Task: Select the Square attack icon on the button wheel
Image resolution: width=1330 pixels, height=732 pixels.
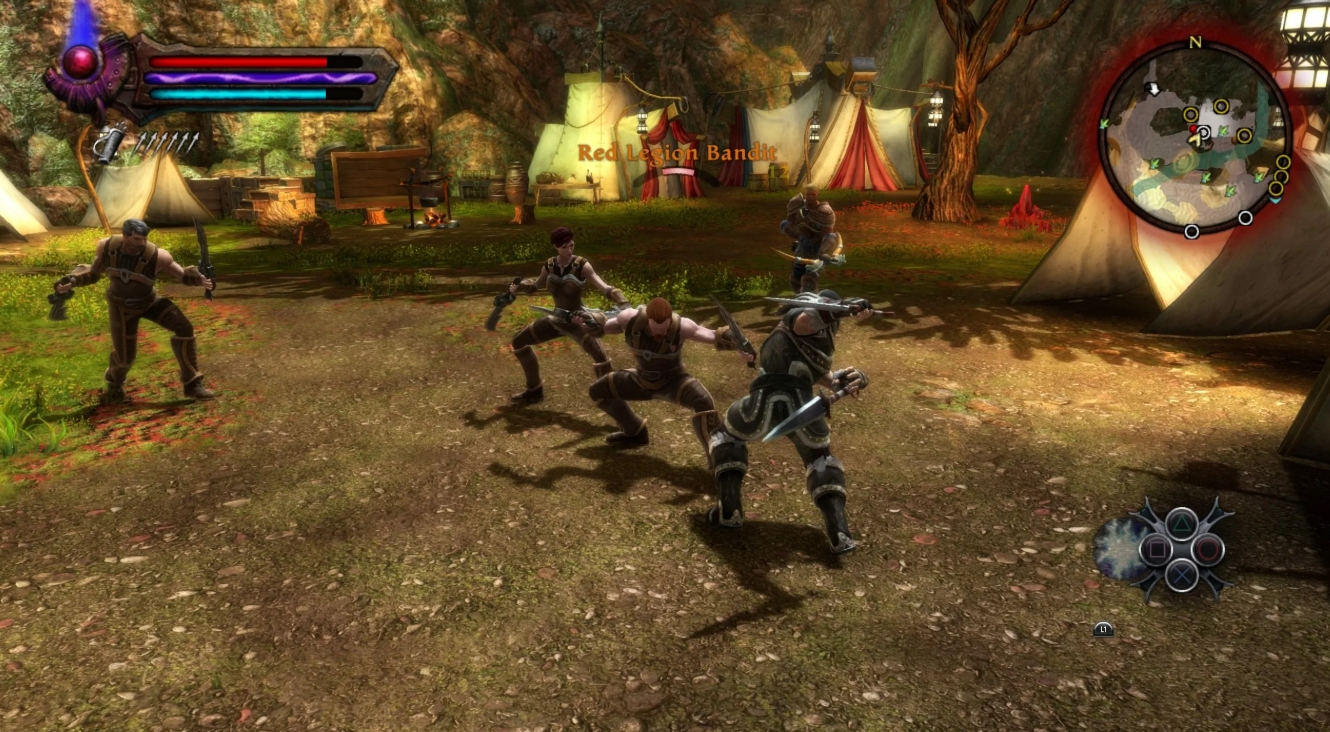Action: [x=1157, y=549]
